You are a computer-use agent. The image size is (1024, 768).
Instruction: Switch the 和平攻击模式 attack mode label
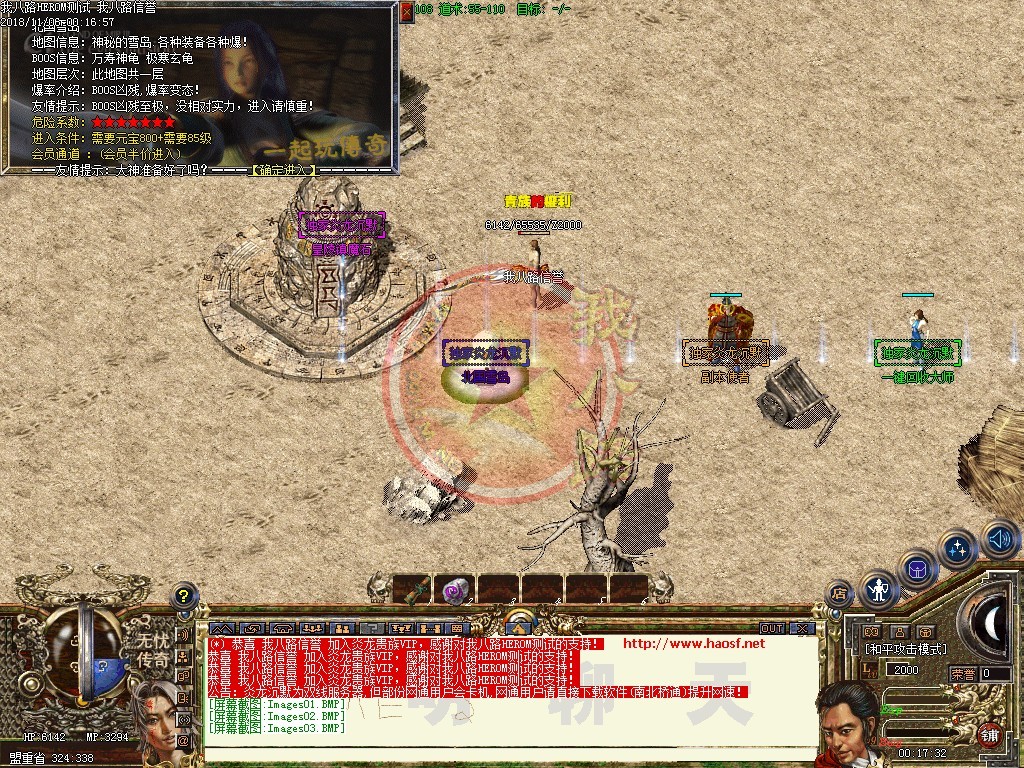905,649
